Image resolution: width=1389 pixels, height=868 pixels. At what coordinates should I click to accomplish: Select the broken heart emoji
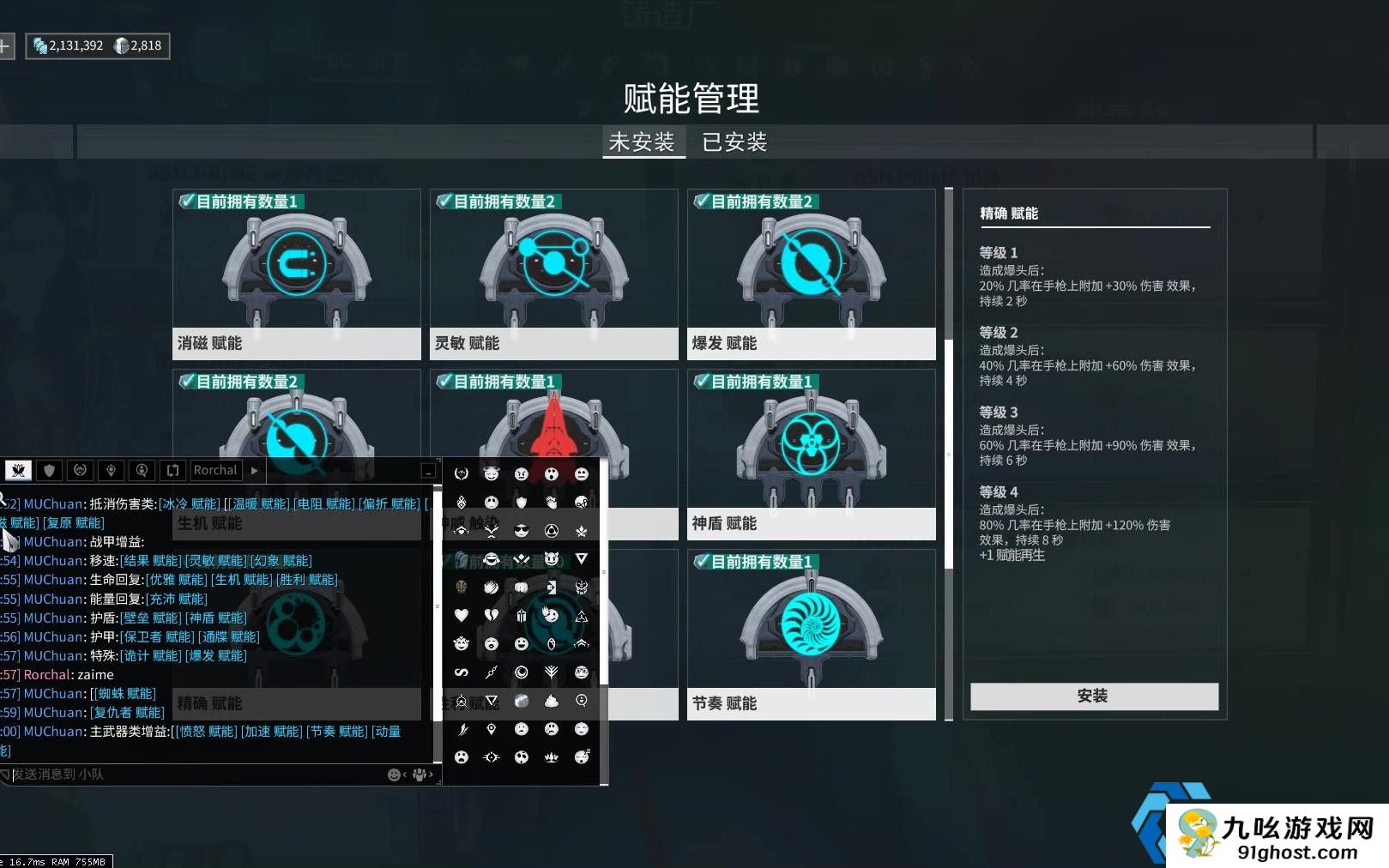click(492, 616)
